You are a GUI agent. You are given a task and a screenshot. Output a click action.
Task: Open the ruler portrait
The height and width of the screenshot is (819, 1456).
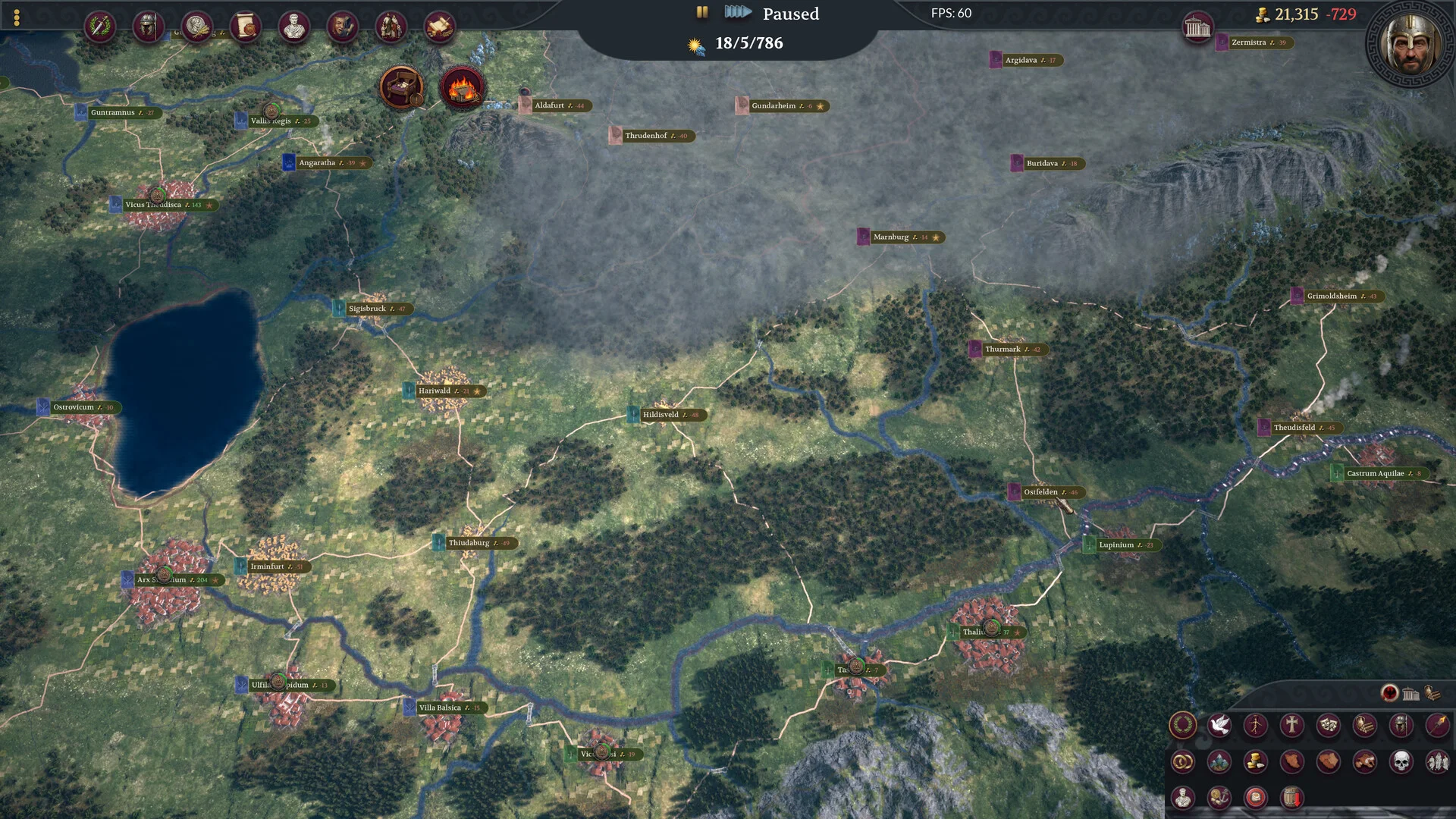(1410, 44)
